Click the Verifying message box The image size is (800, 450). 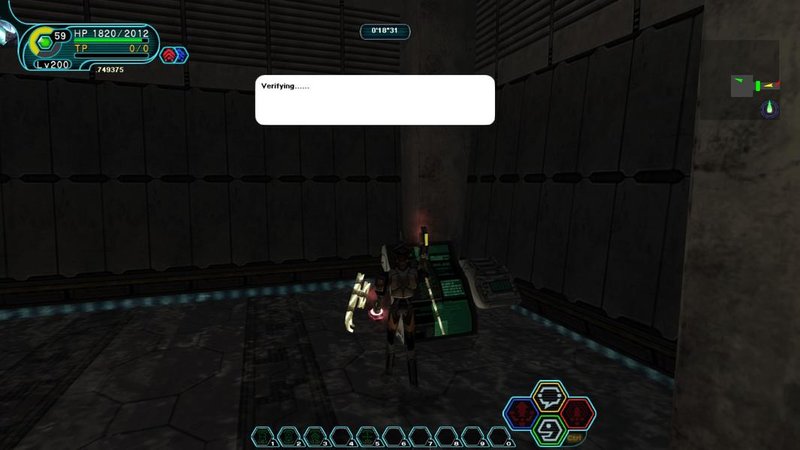click(x=375, y=100)
